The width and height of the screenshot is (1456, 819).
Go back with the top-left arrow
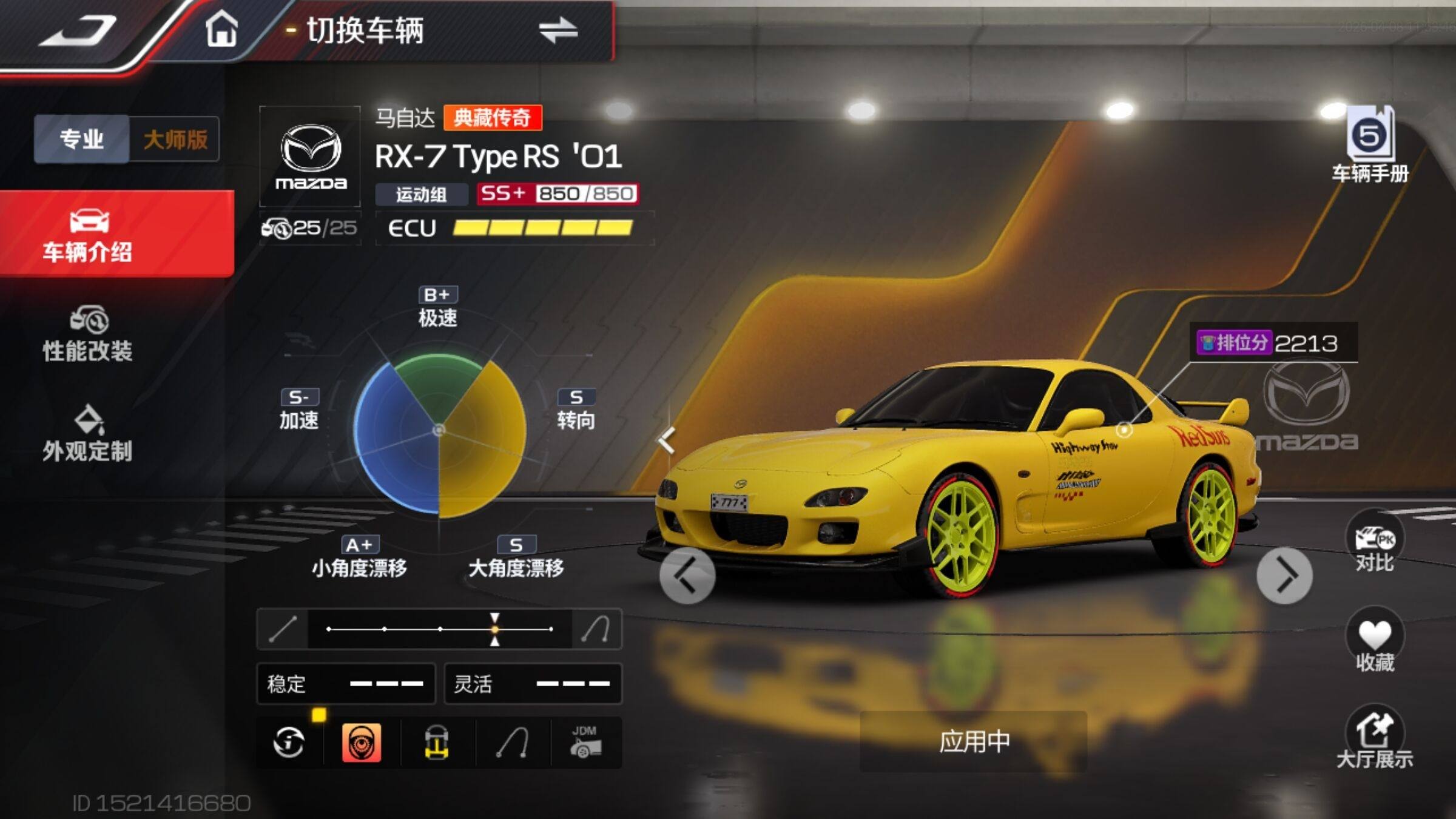point(78,30)
